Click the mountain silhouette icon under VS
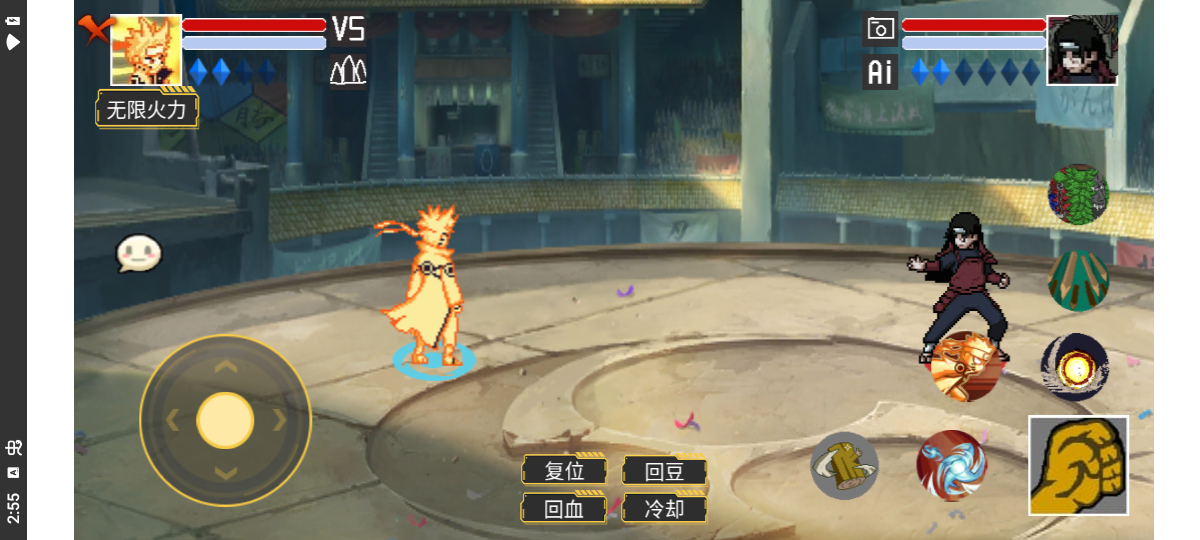This screenshot has height=540, width=1200. (x=348, y=70)
